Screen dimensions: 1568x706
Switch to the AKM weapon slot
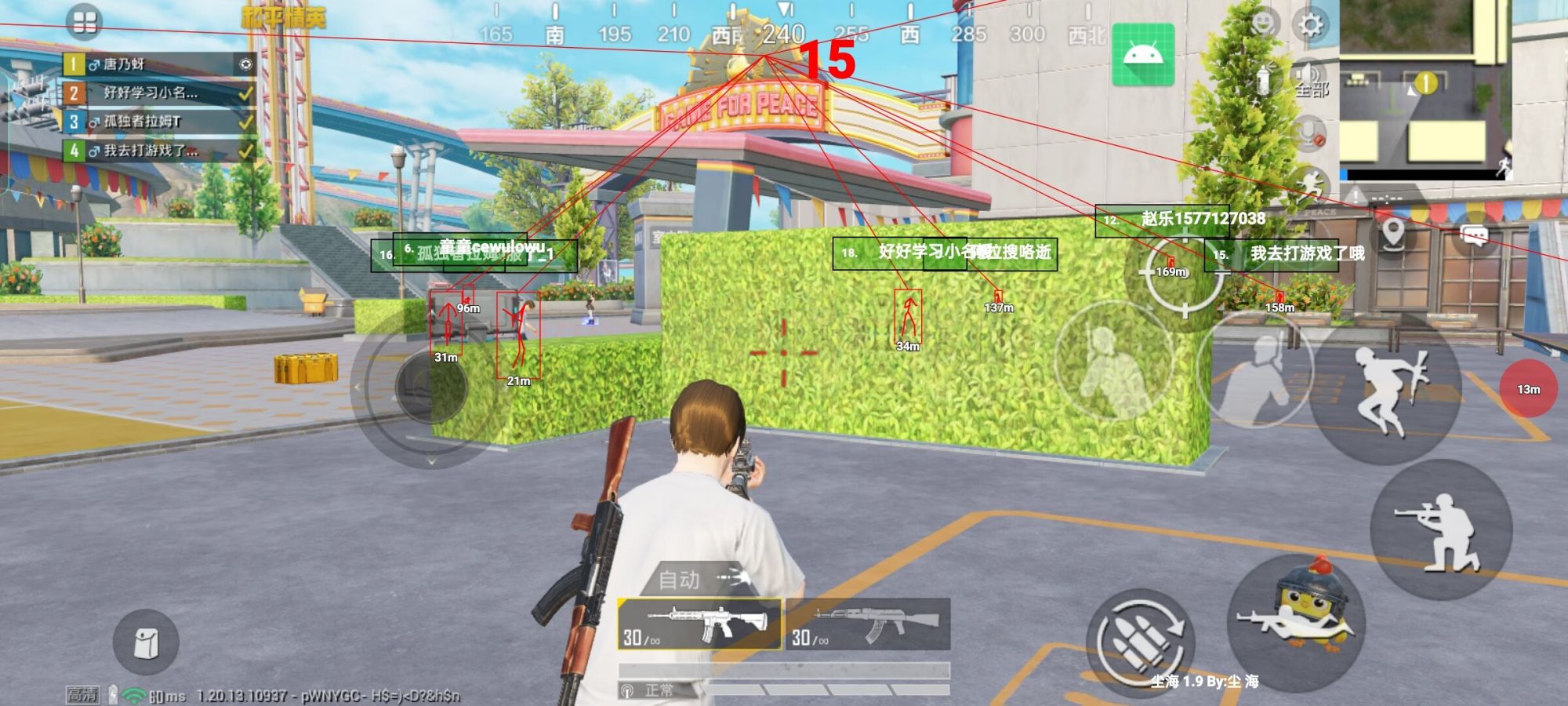tap(868, 624)
